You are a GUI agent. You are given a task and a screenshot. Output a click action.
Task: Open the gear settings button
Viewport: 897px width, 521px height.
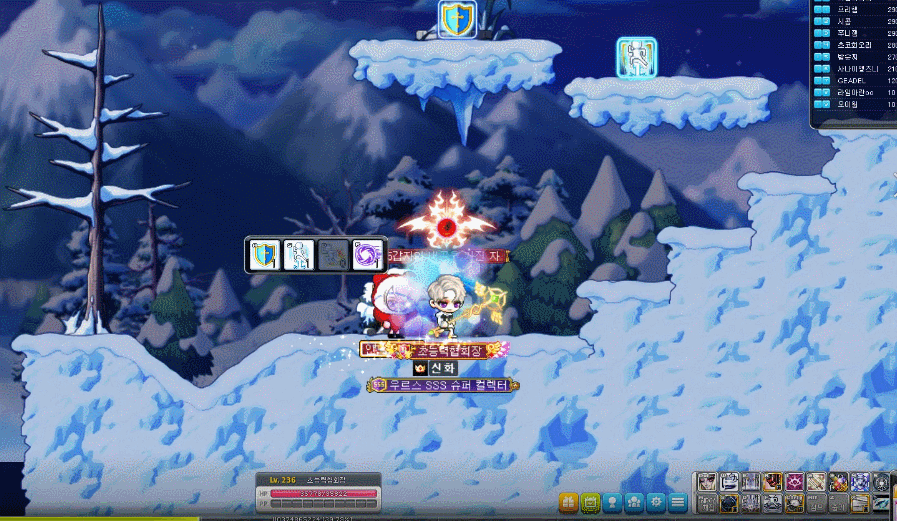tap(656, 501)
